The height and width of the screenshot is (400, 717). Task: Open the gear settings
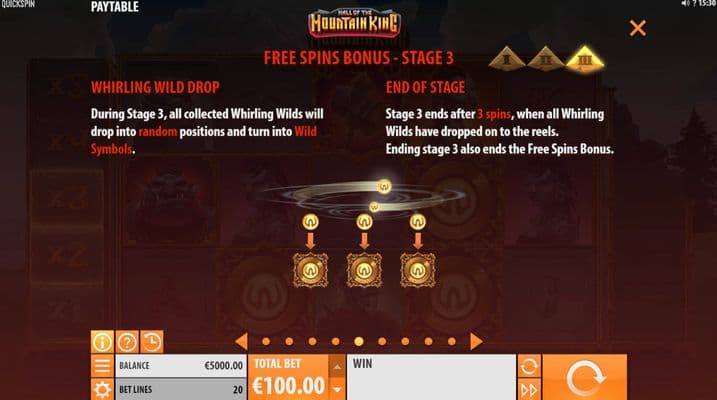coord(102,389)
